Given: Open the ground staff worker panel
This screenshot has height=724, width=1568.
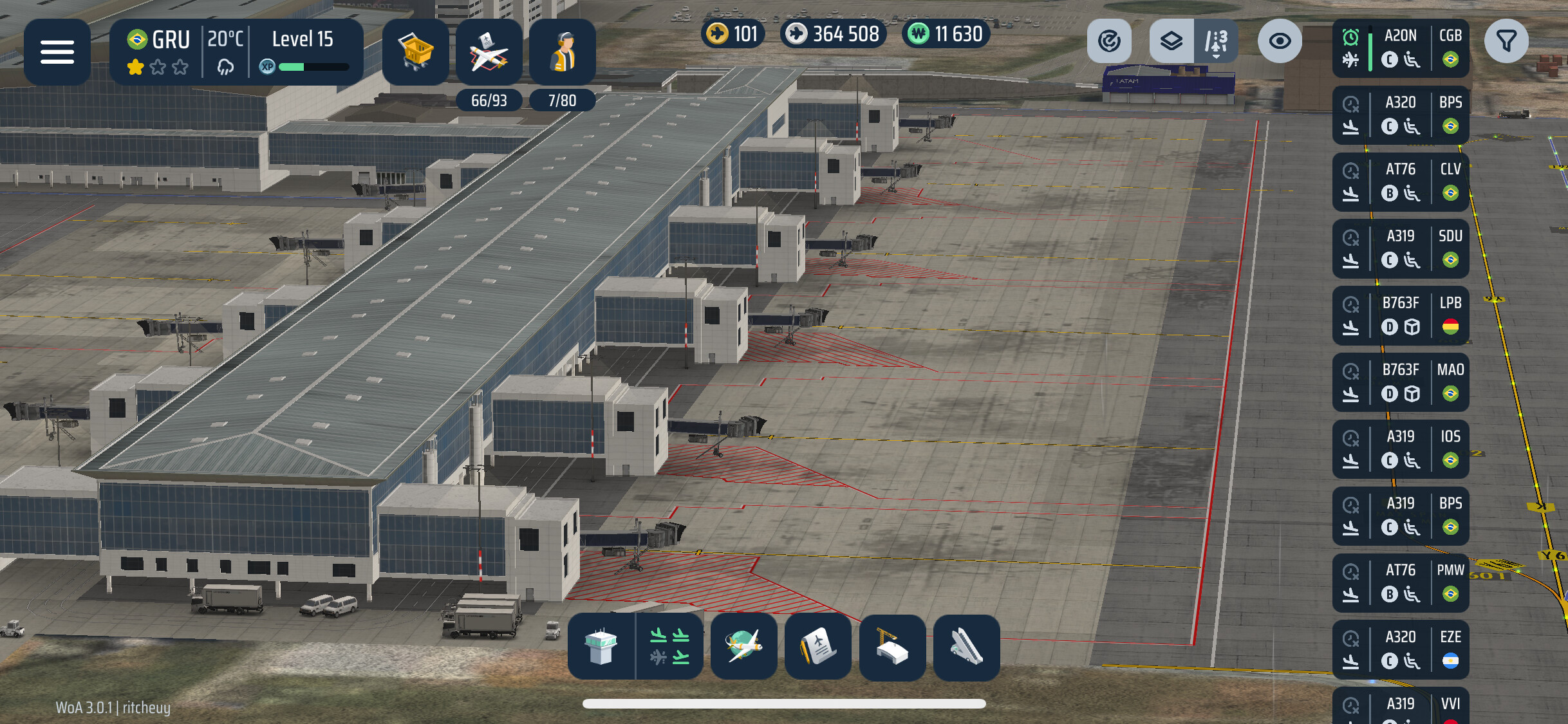Looking at the screenshot, I should pyautogui.click(x=562, y=52).
